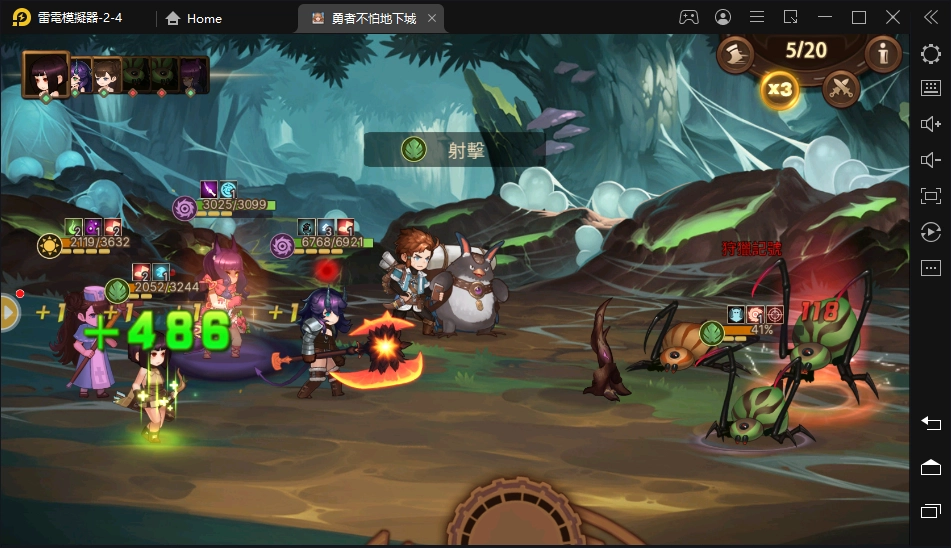This screenshot has width=951, height=548.
Task: Click the emulator volume up button
Action: (930, 124)
